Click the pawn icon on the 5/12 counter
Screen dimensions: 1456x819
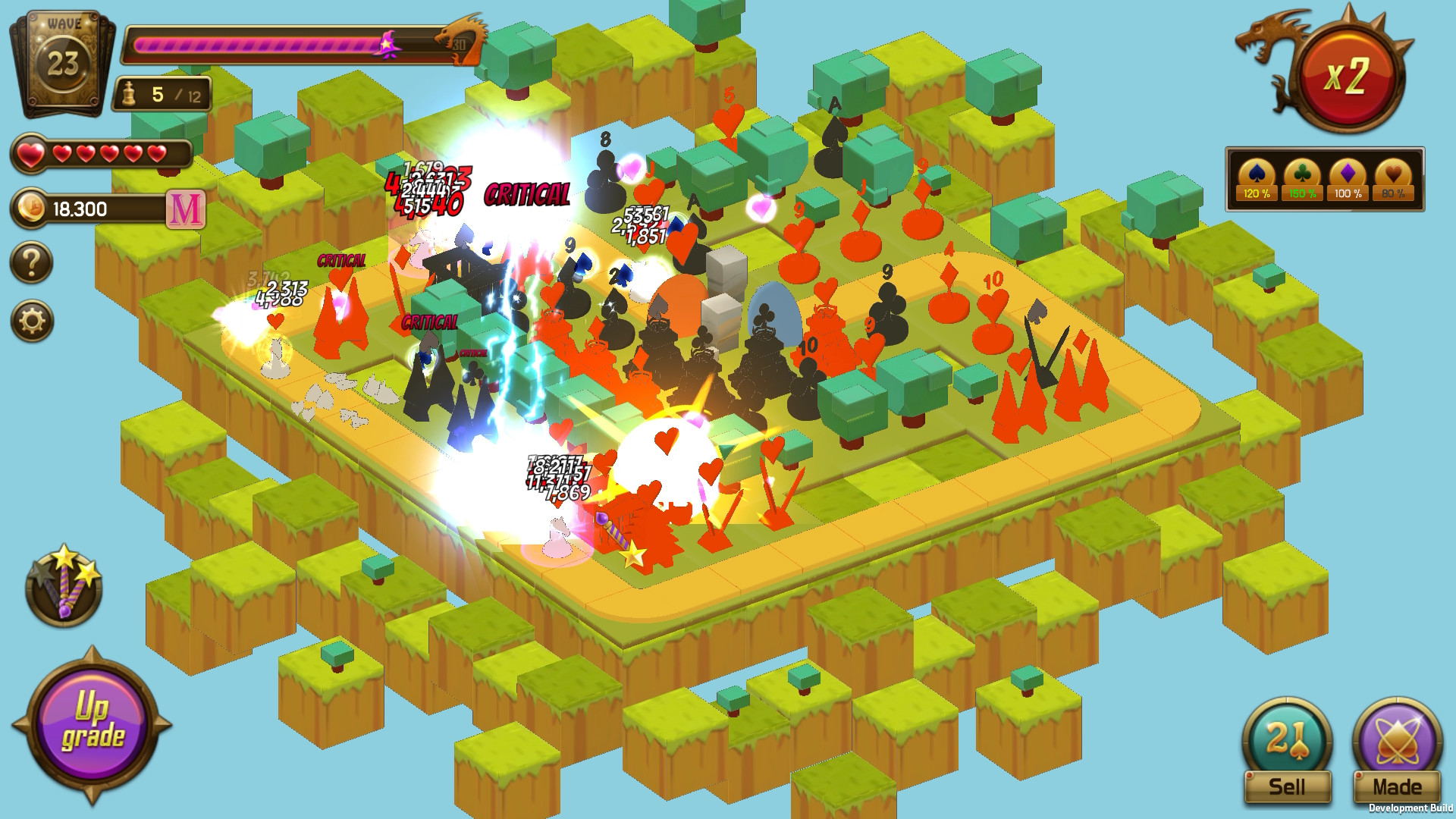pyautogui.click(x=130, y=93)
